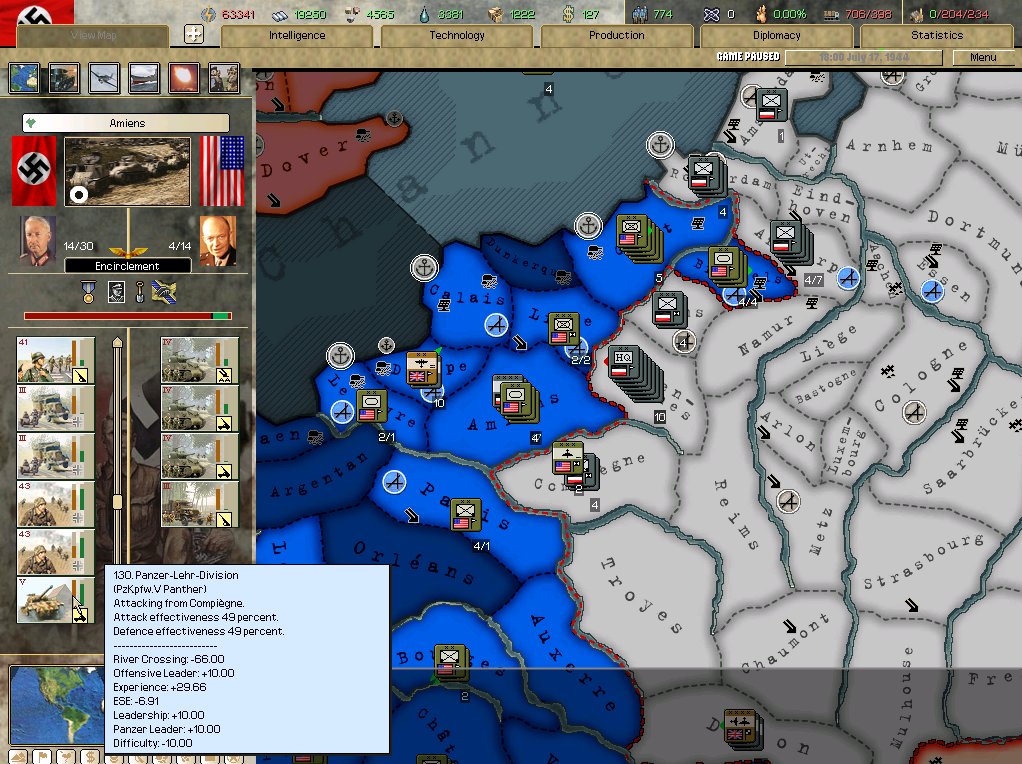Click the battle unit list scrollbar handle

[x=118, y=502]
